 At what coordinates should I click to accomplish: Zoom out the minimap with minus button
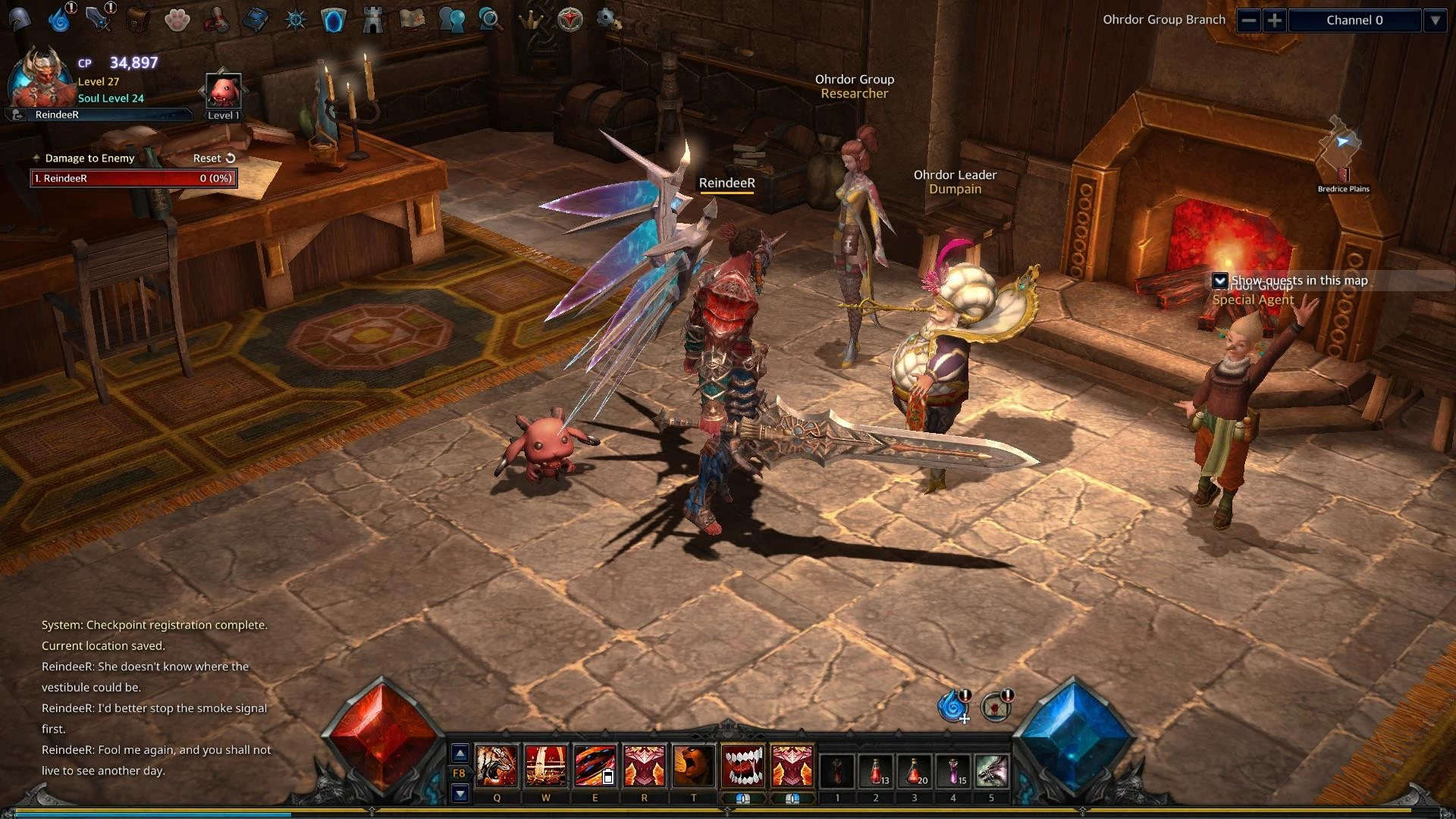(1248, 20)
